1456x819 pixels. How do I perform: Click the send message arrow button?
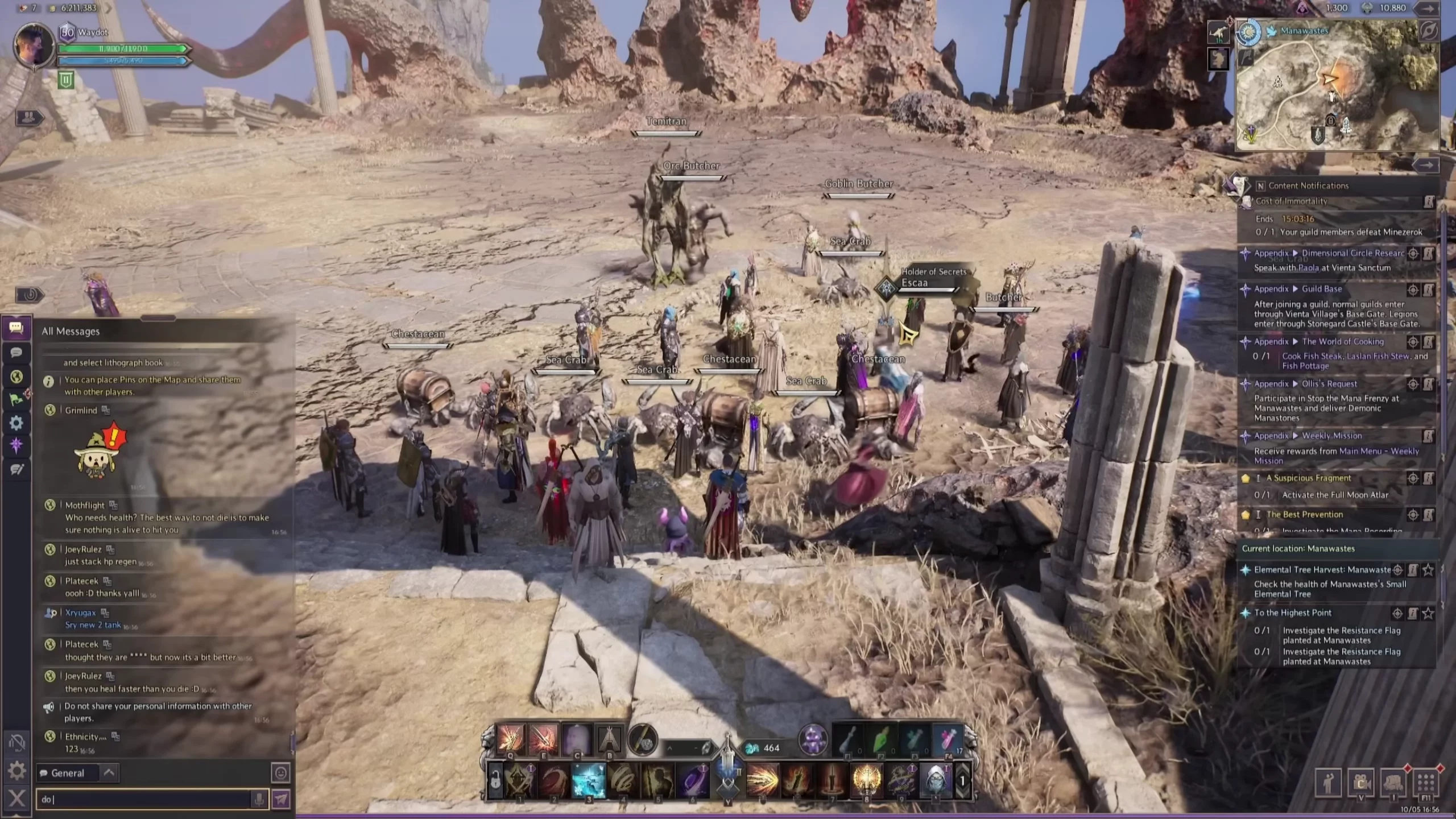(281, 799)
